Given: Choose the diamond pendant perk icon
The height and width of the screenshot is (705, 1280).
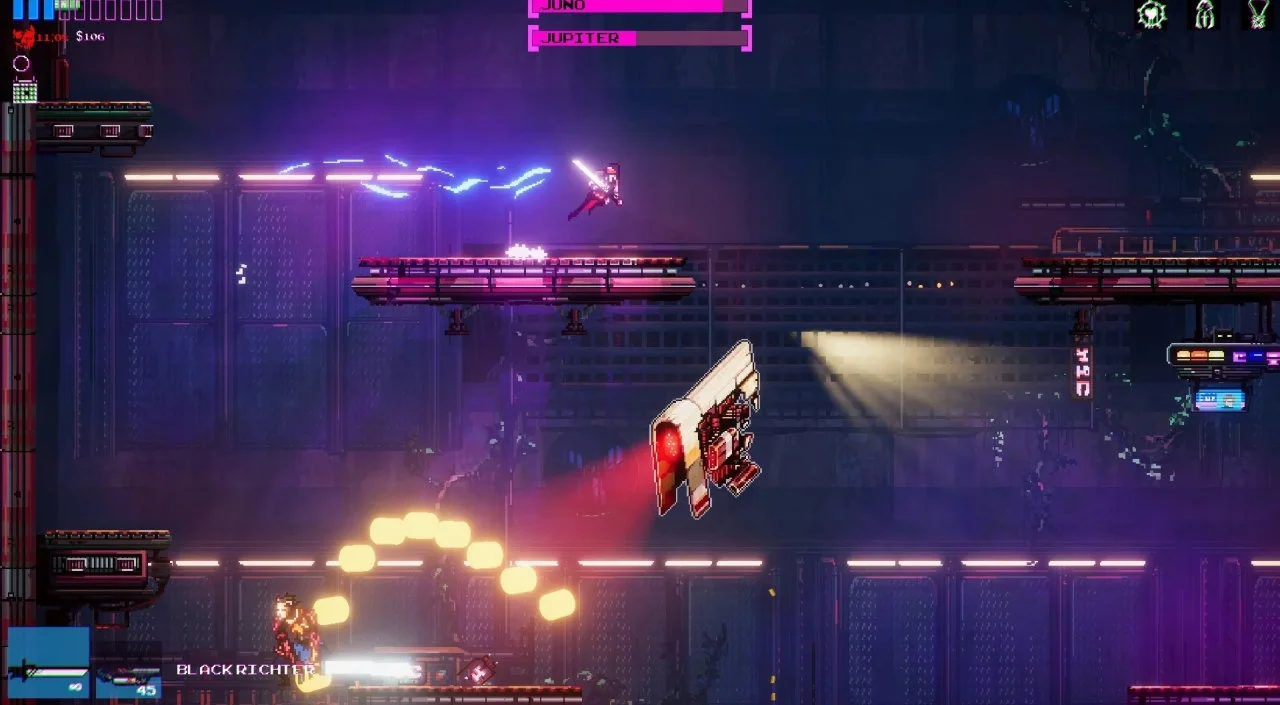Looking at the screenshot, I should point(1257,14).
